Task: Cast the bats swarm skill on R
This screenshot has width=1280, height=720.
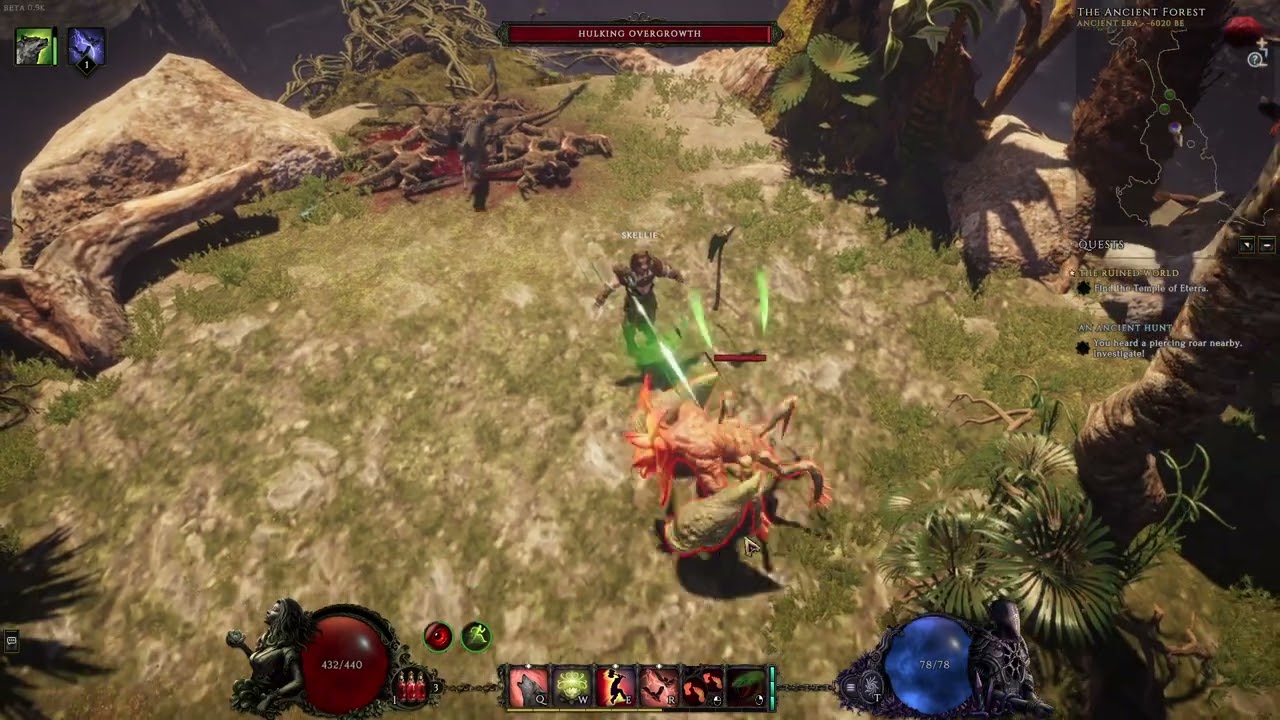Action: (659, 687)
